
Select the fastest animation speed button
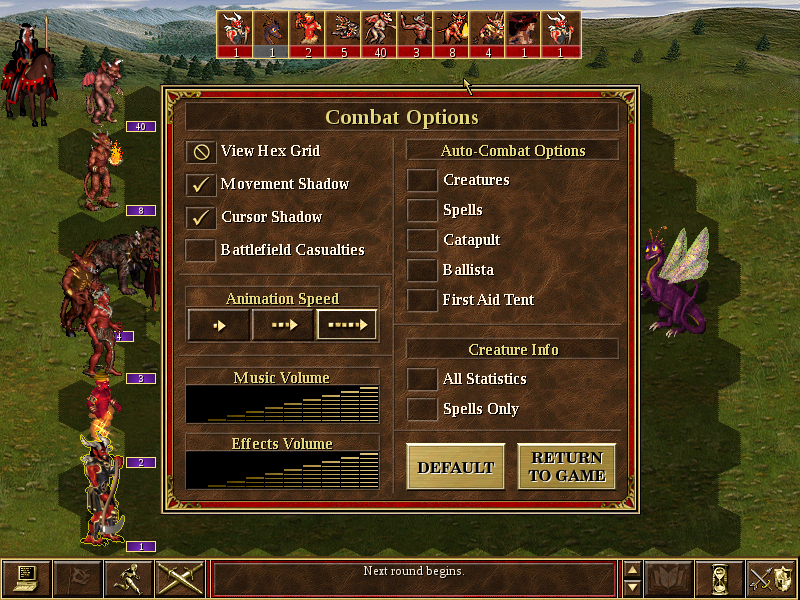[x=347, y=325]
